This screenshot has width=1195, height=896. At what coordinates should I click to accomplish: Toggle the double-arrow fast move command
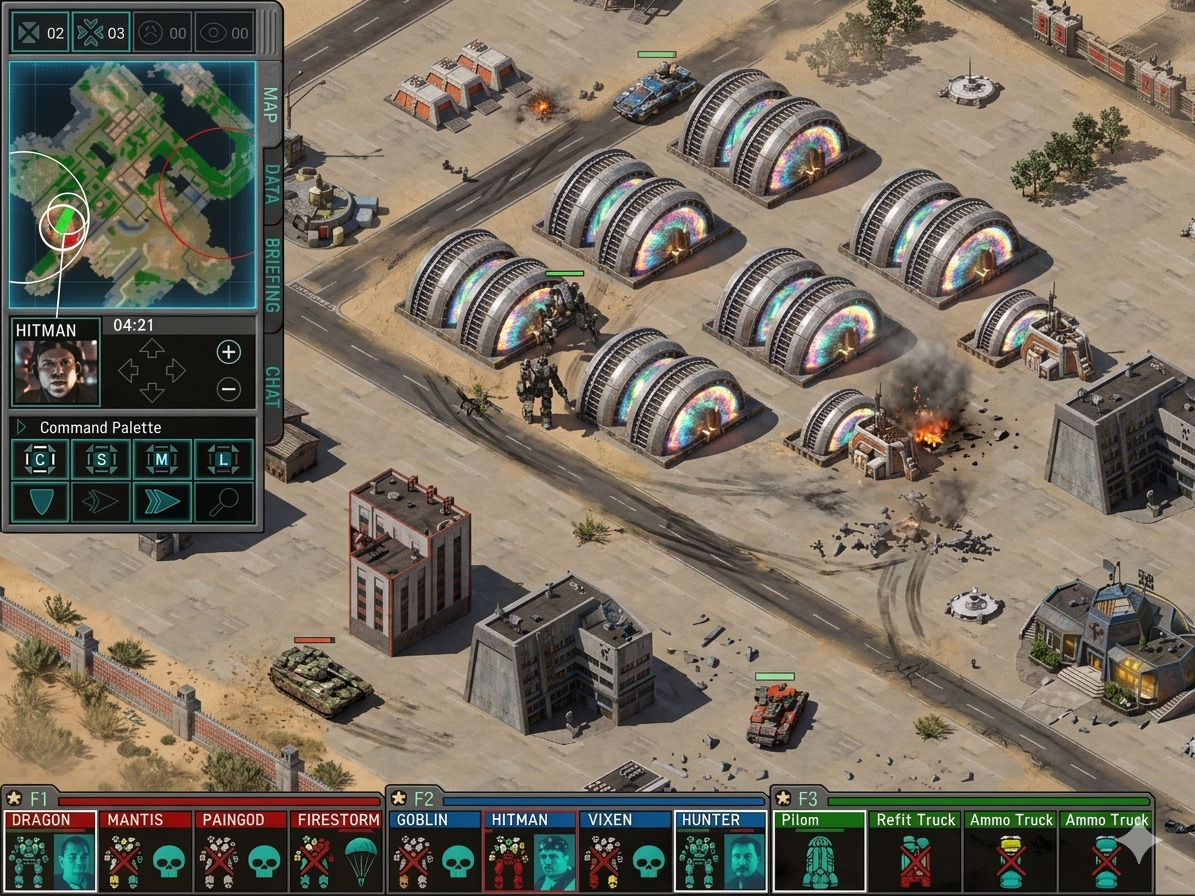(x=162, y=502)
